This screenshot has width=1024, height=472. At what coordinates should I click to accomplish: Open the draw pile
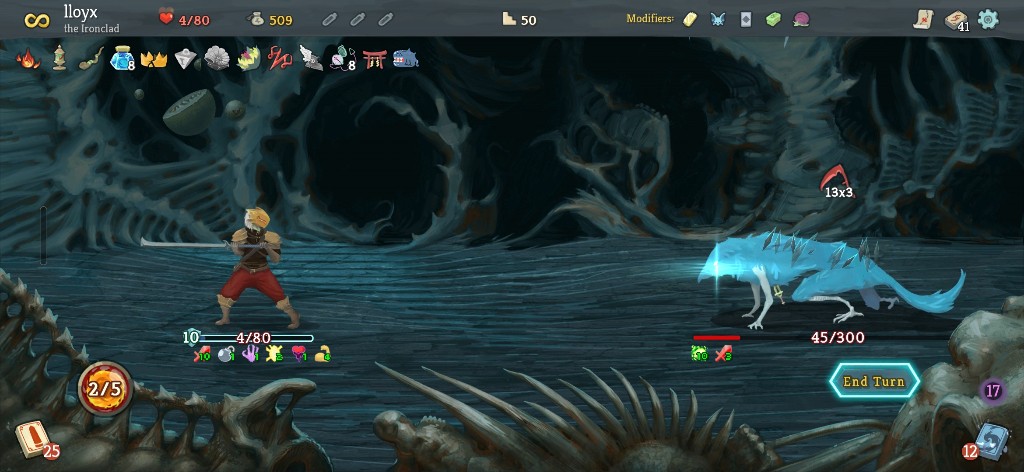pos(31,438)
